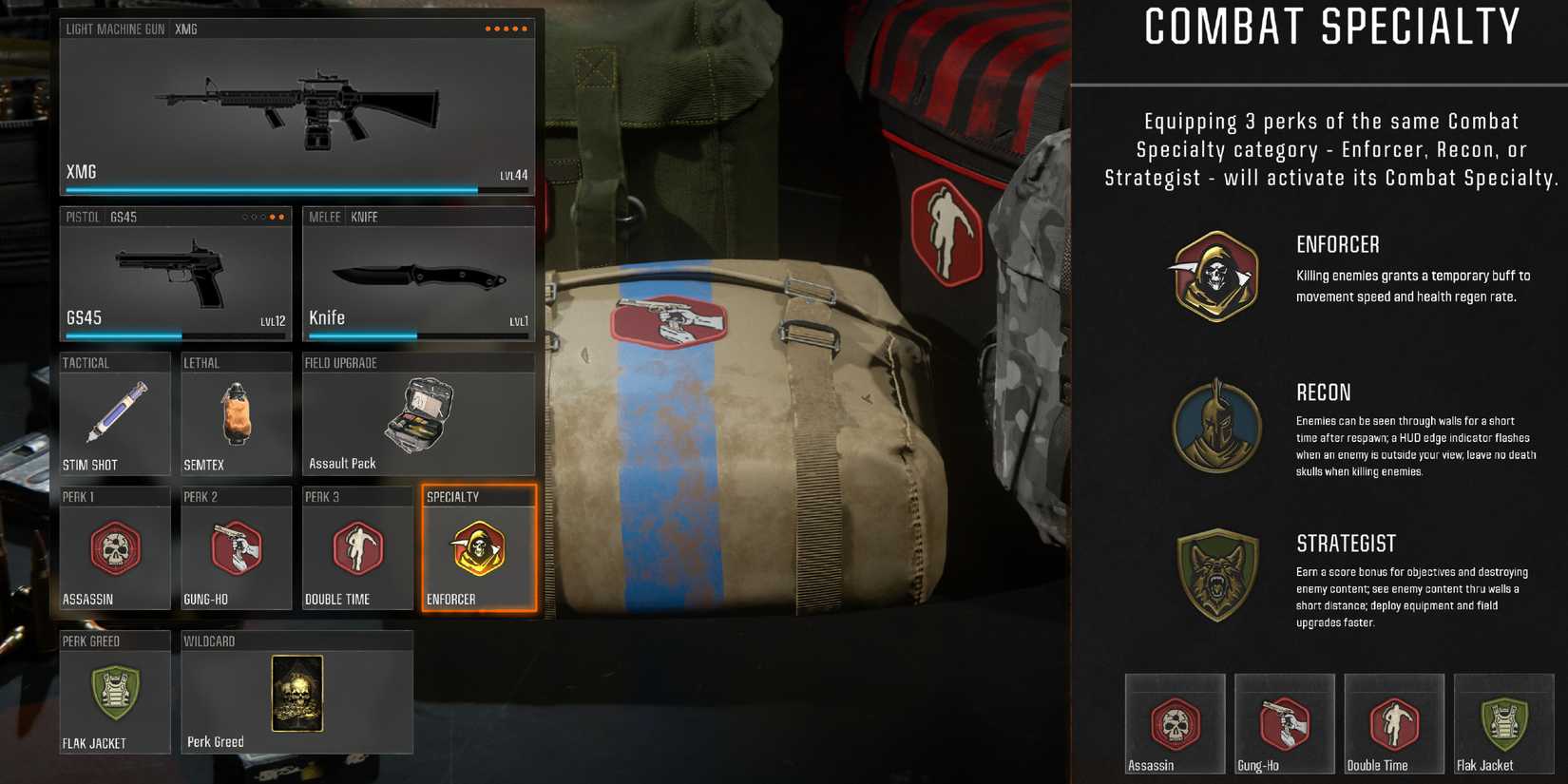Select the Stim Shot tactical icon
1568x784 pixels.
[x=114, y=416]
